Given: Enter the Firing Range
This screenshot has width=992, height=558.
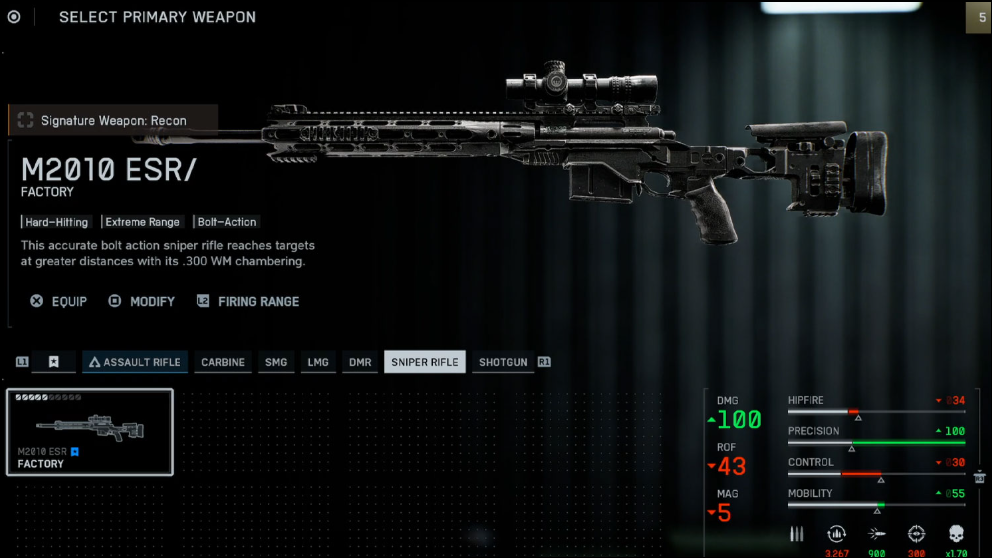Looking at the screenshot, I should point(248,301).
